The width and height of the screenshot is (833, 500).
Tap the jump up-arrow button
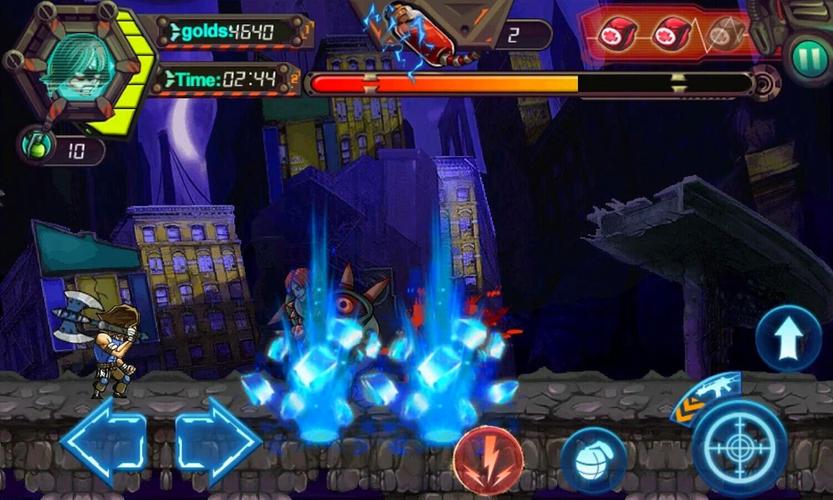(x=788, y=340)
